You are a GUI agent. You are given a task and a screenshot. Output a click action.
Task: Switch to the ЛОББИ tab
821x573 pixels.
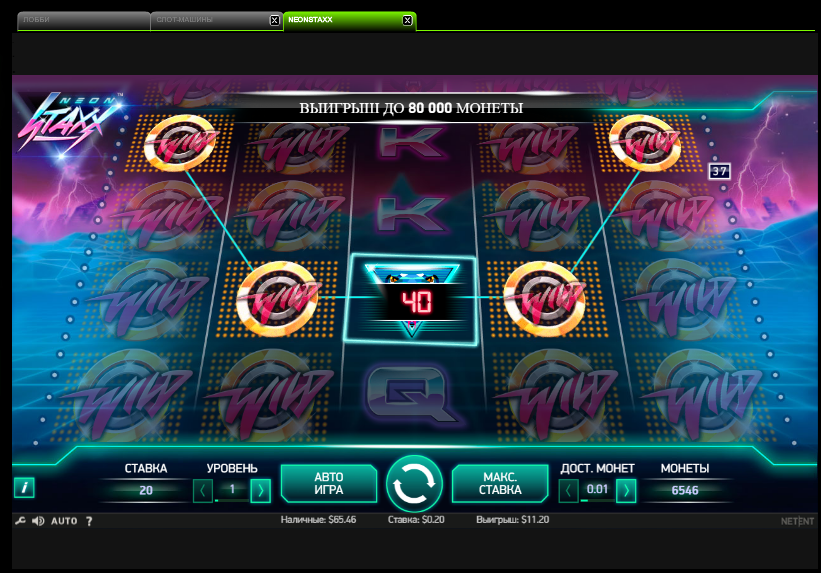[80, 20]
